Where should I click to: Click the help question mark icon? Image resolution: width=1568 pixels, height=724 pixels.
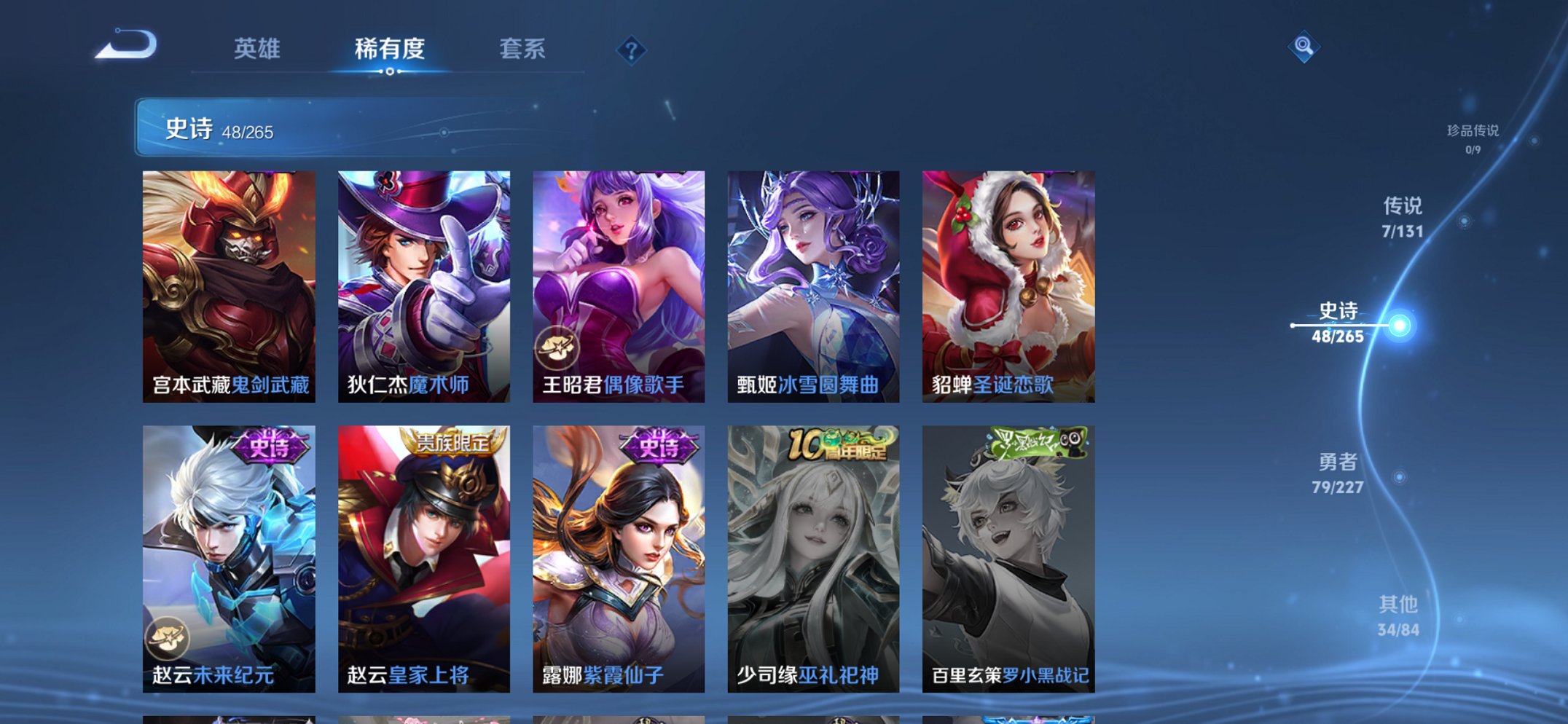coord(632,50)
